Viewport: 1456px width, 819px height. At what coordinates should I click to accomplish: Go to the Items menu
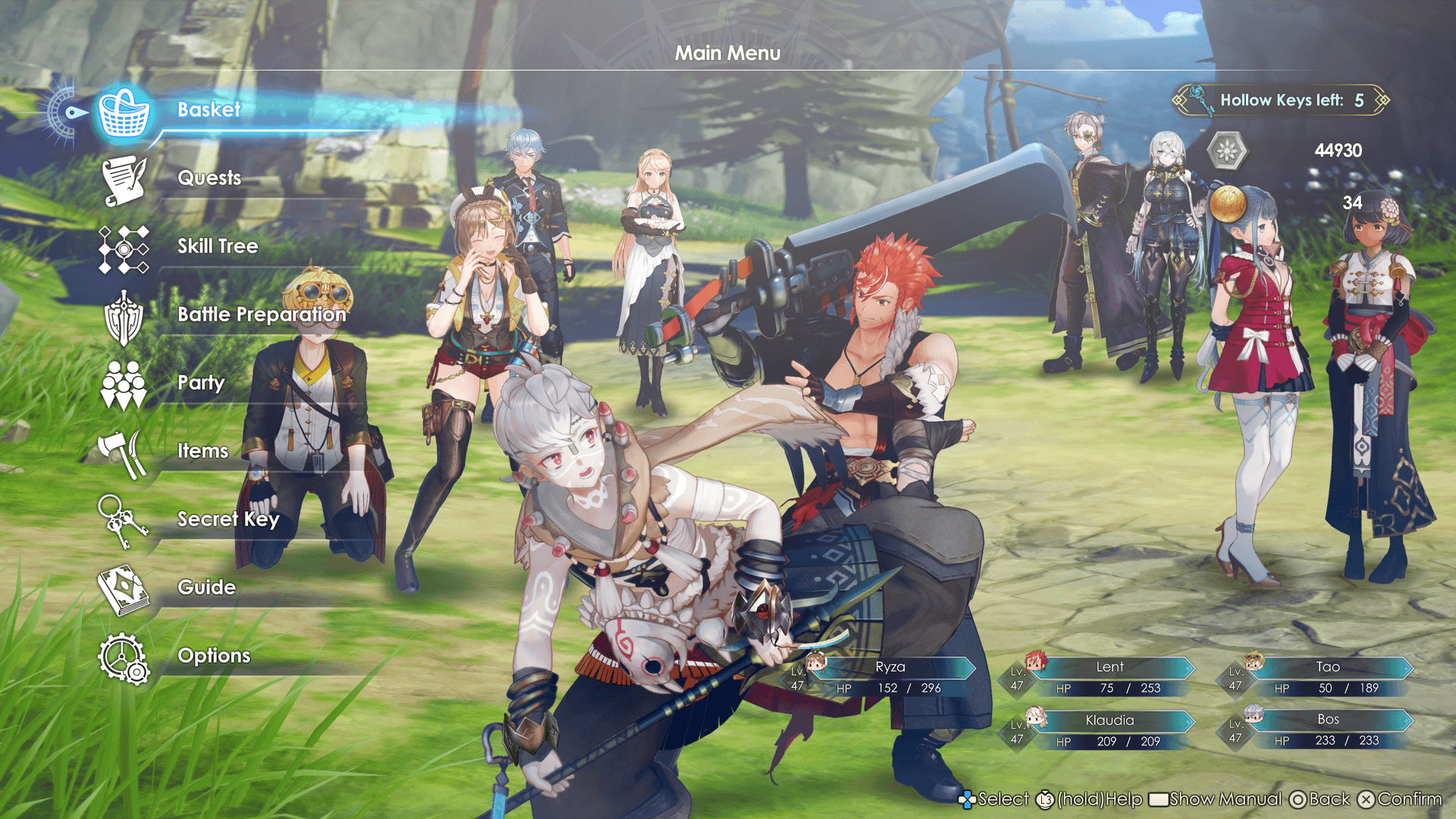click(202, 451)
